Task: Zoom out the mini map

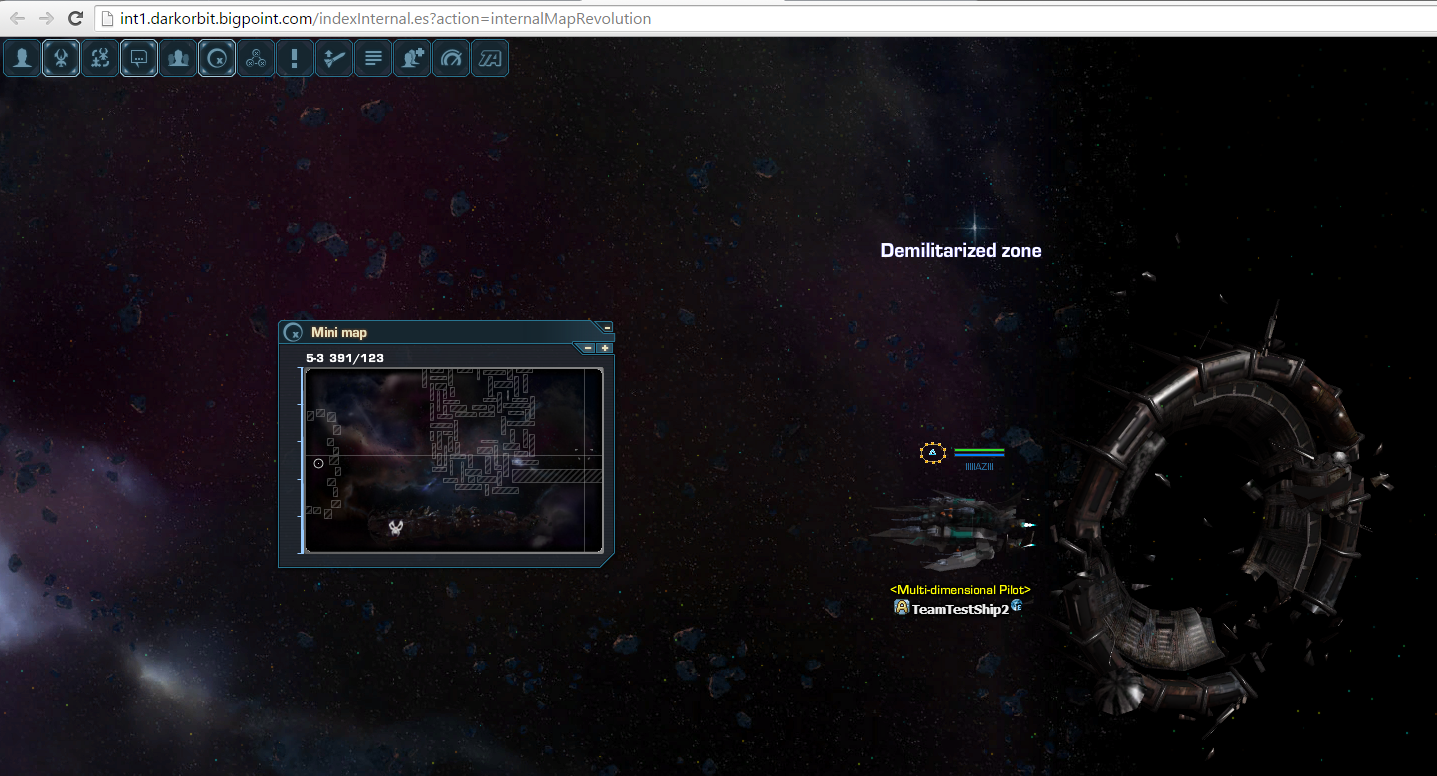Action: pos(588,348)
